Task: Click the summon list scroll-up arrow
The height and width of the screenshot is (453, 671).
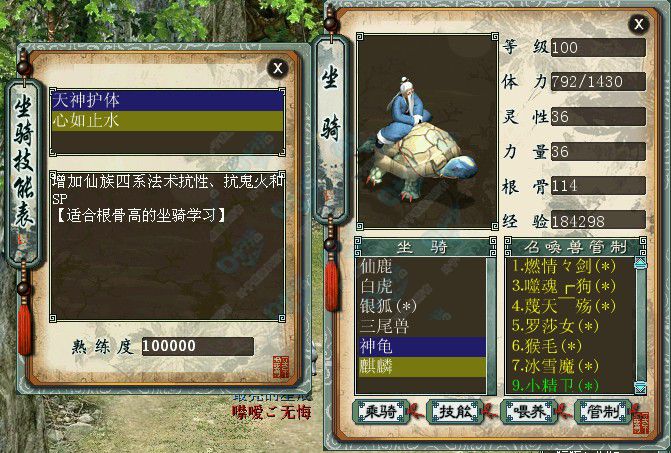Action: click(640, 265)
